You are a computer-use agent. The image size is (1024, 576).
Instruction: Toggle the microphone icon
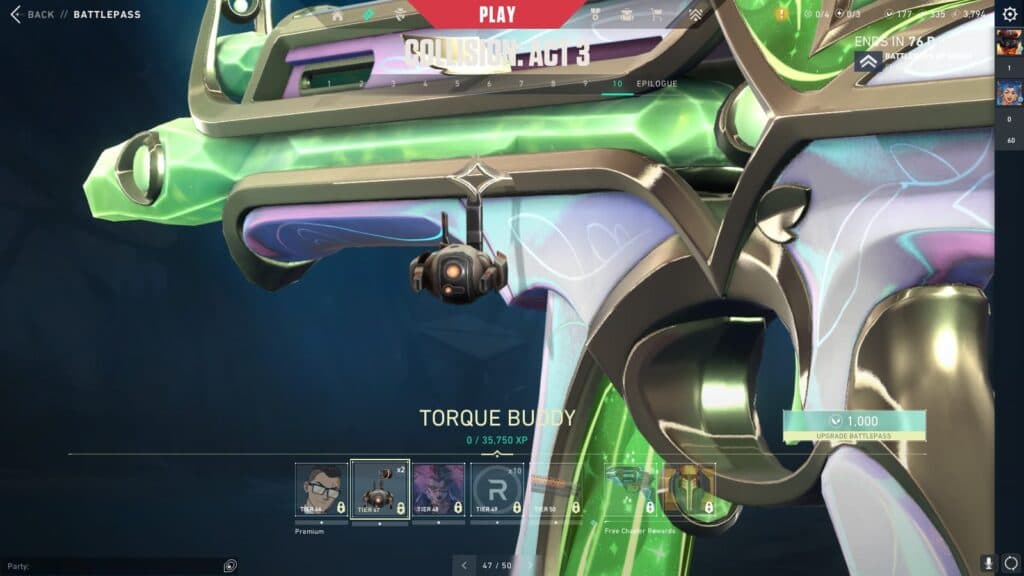click(x=987, y=564)
